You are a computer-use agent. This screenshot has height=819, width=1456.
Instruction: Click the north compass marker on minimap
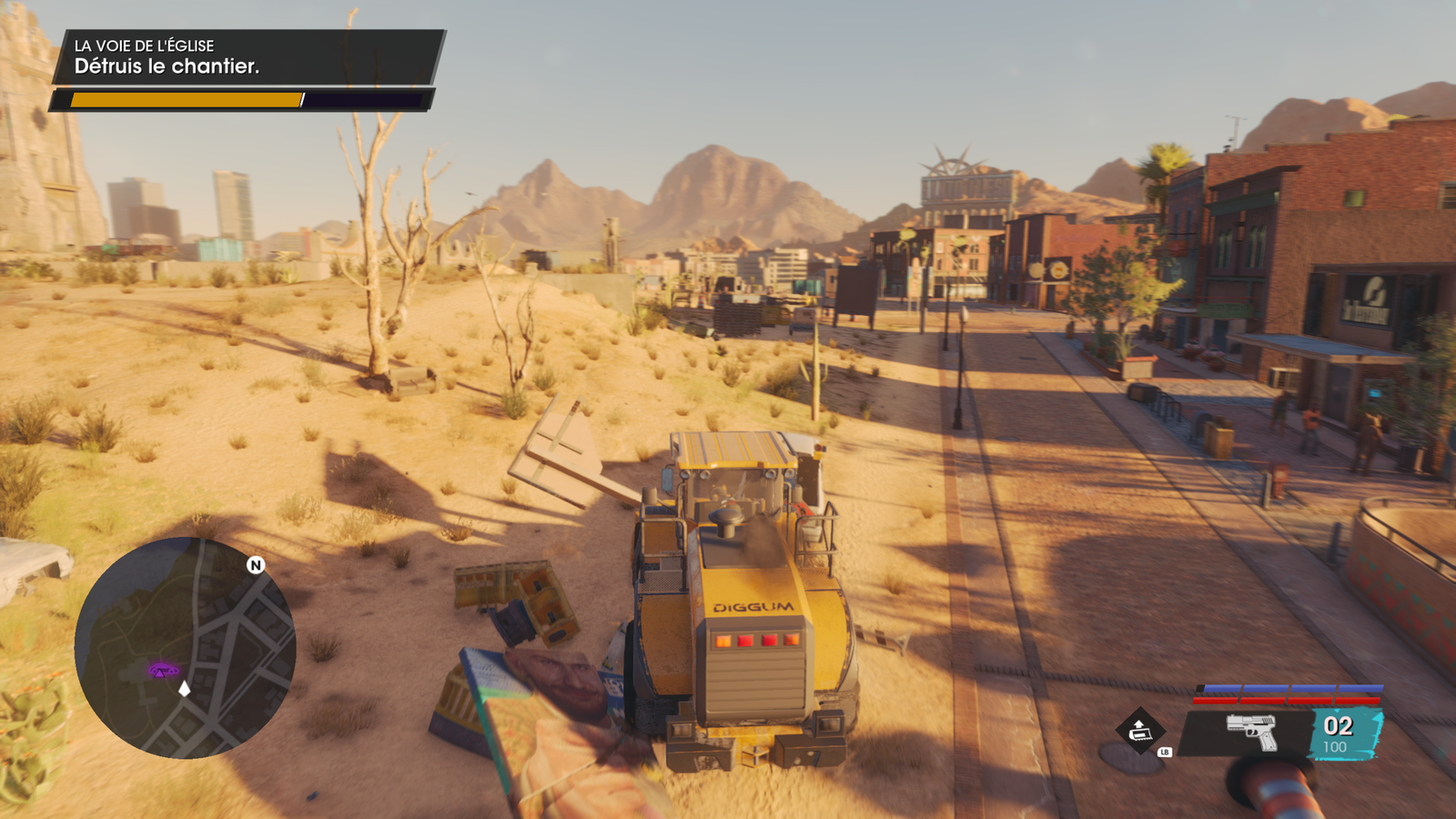pyautogui.click(x=256, y=565)
